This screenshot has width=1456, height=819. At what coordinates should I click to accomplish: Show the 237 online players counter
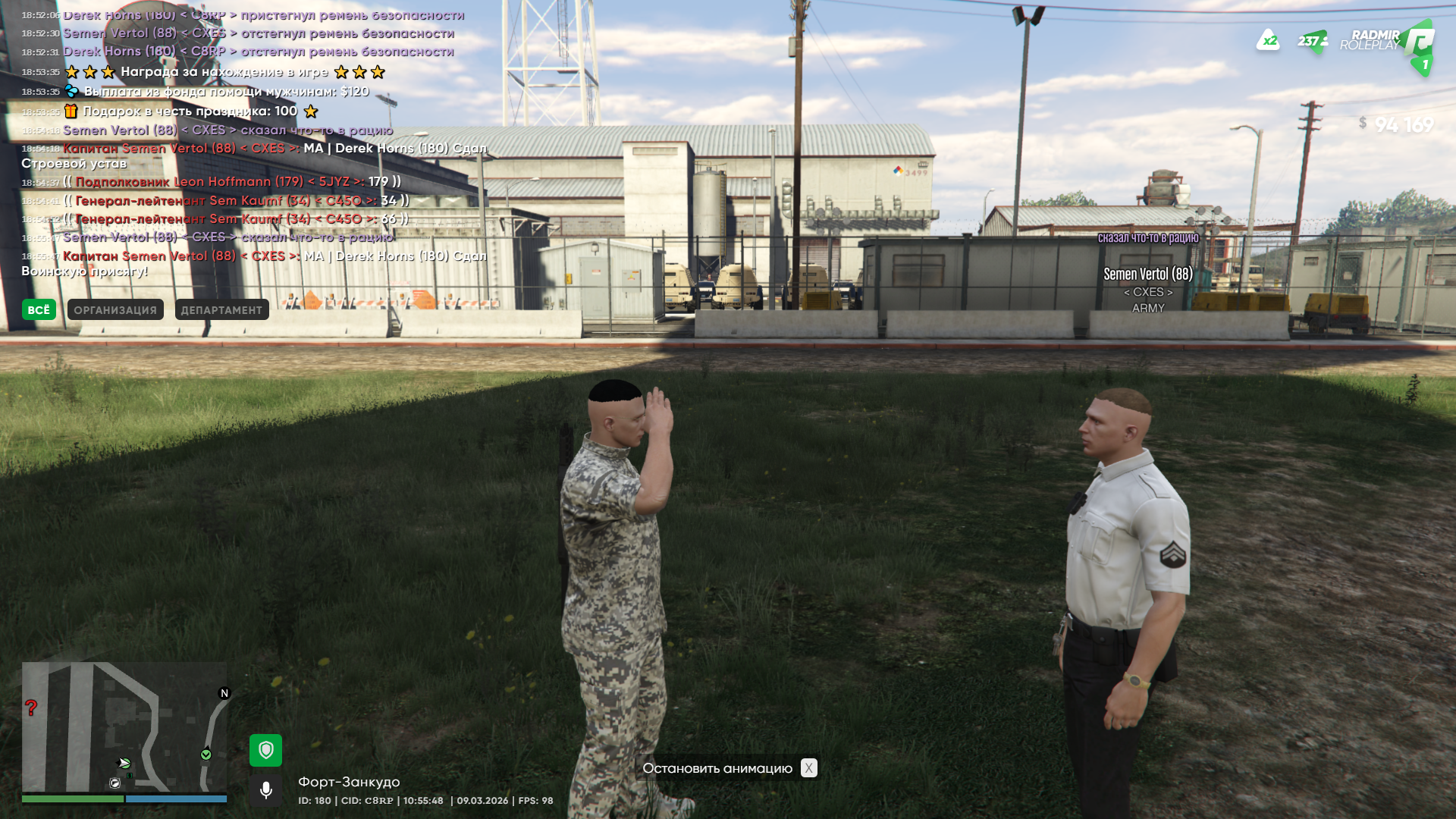coord(1312,41)
